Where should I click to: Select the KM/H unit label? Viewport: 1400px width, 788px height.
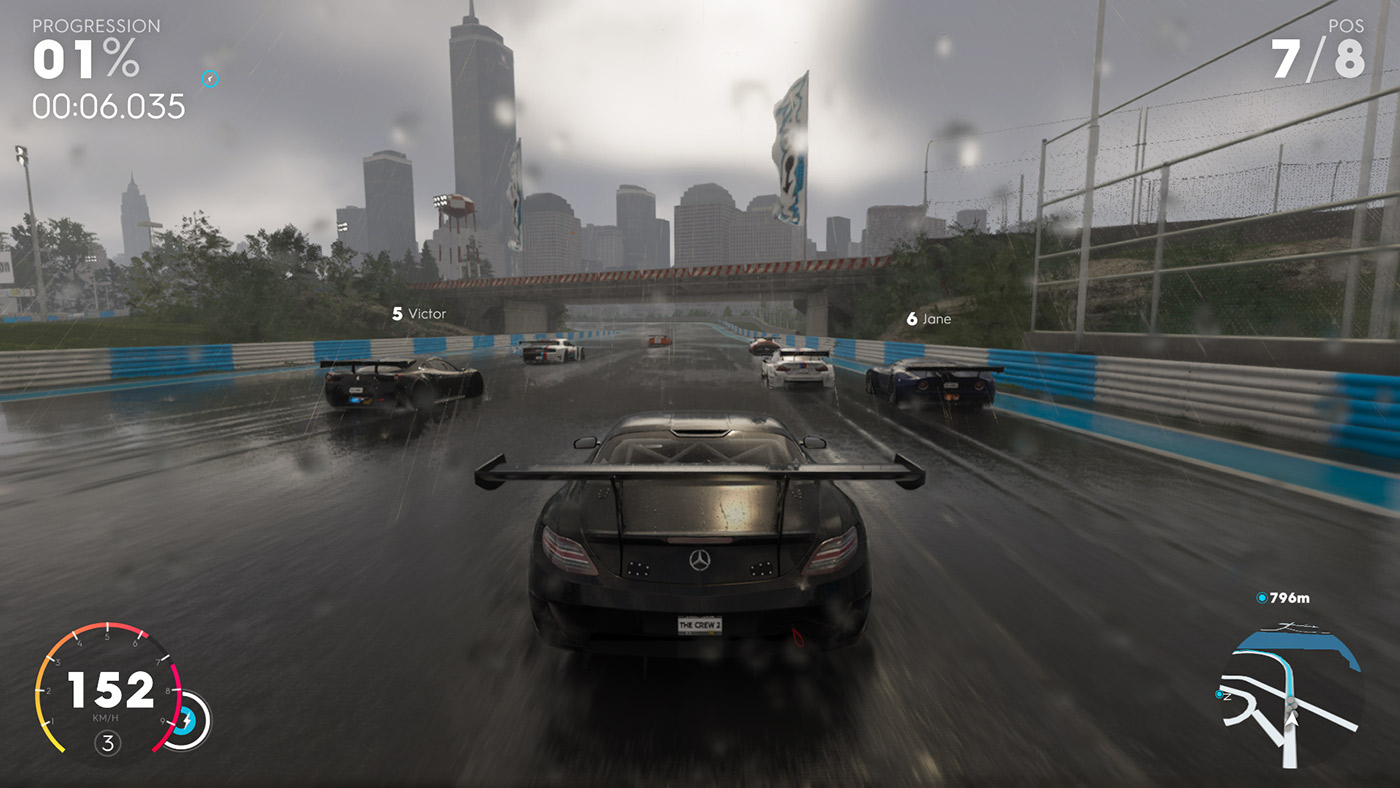pos(106,717)
